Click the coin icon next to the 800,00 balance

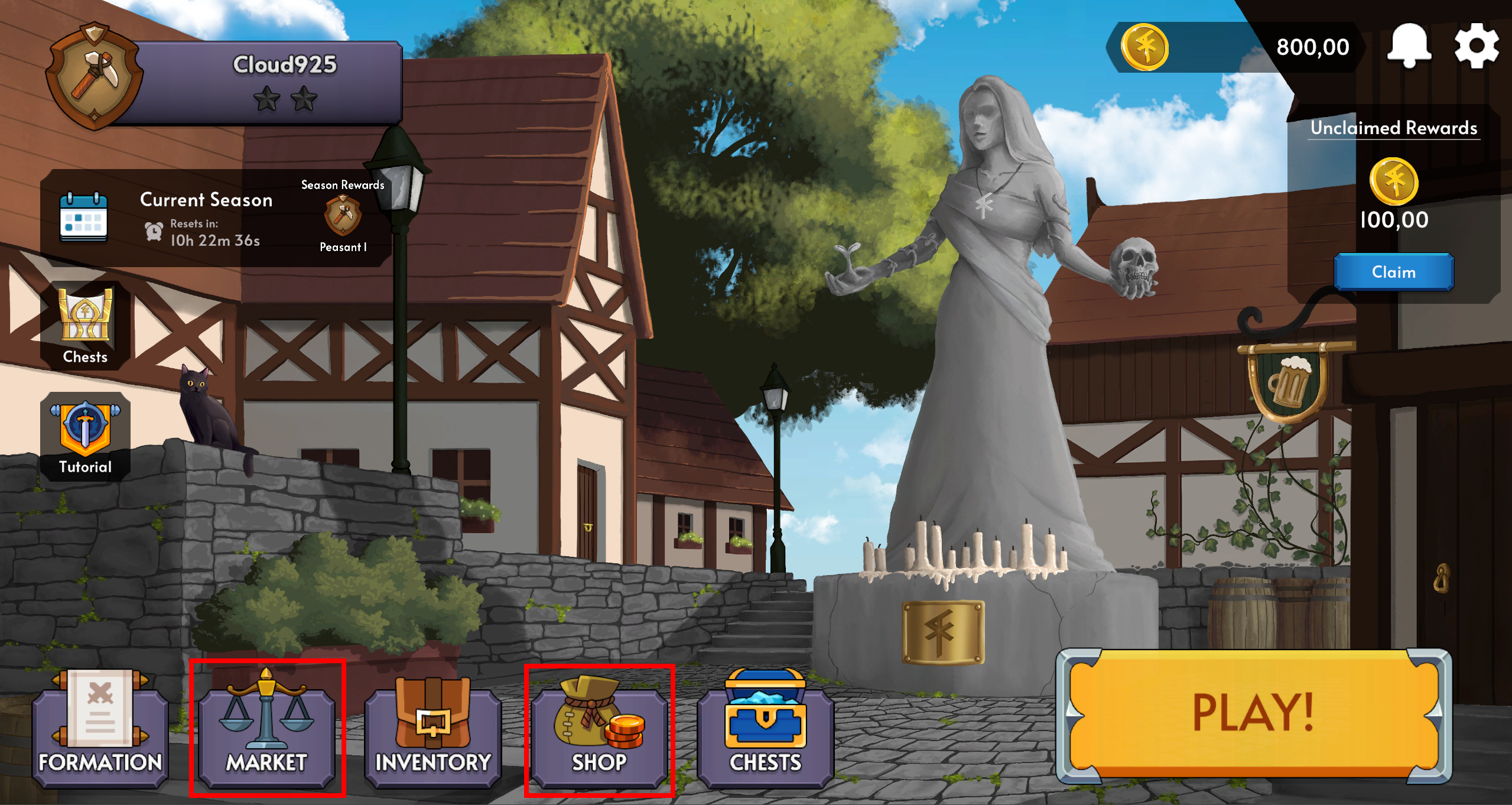pos(1145,47)
